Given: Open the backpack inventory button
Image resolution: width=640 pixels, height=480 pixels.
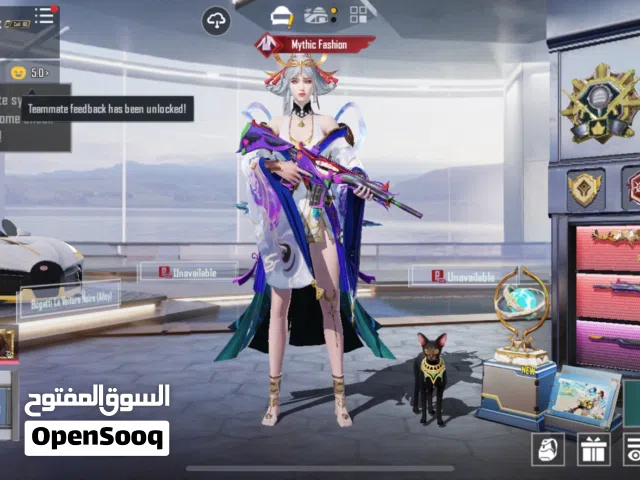Looking at the screenshot, I should tap(547, 449).
